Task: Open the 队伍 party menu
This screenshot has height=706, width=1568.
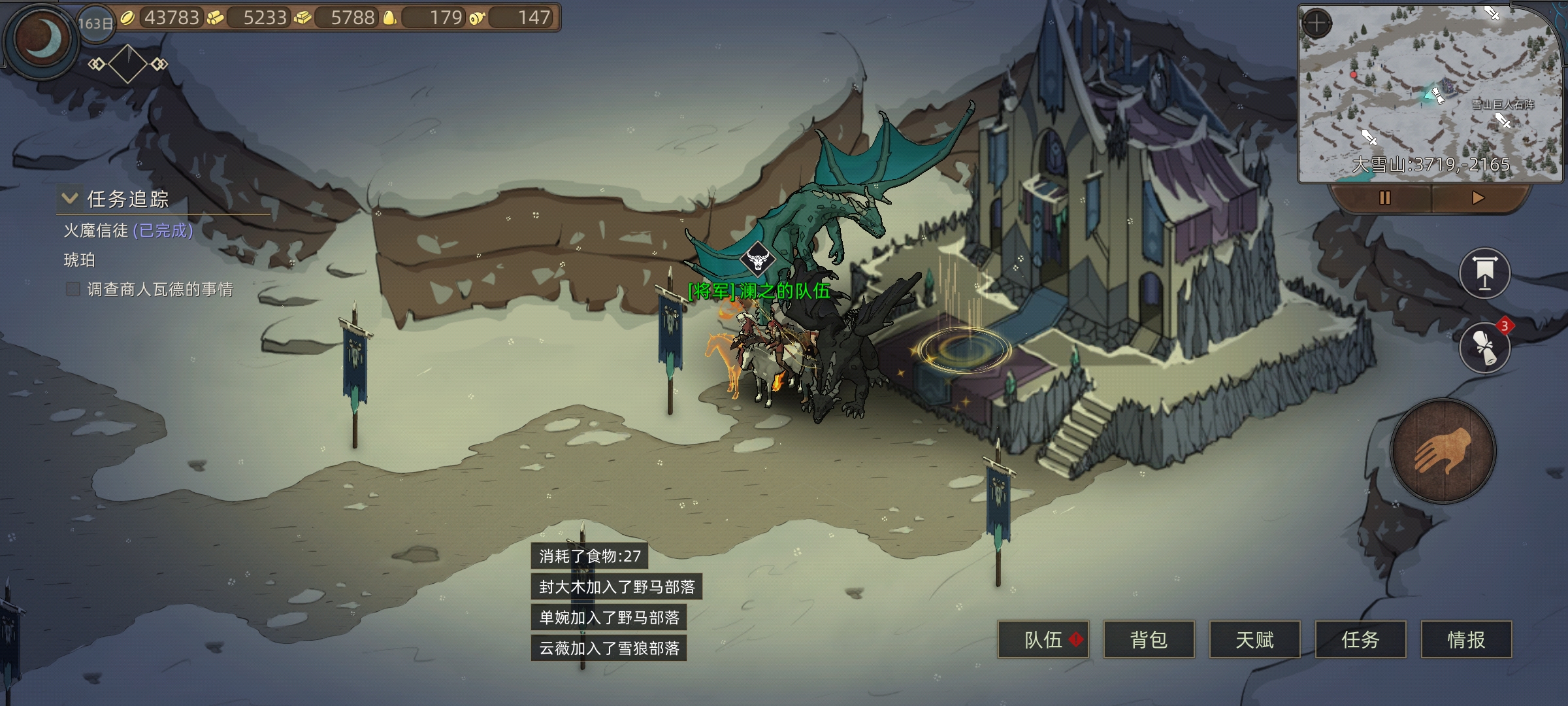Action: (1043, 639)
